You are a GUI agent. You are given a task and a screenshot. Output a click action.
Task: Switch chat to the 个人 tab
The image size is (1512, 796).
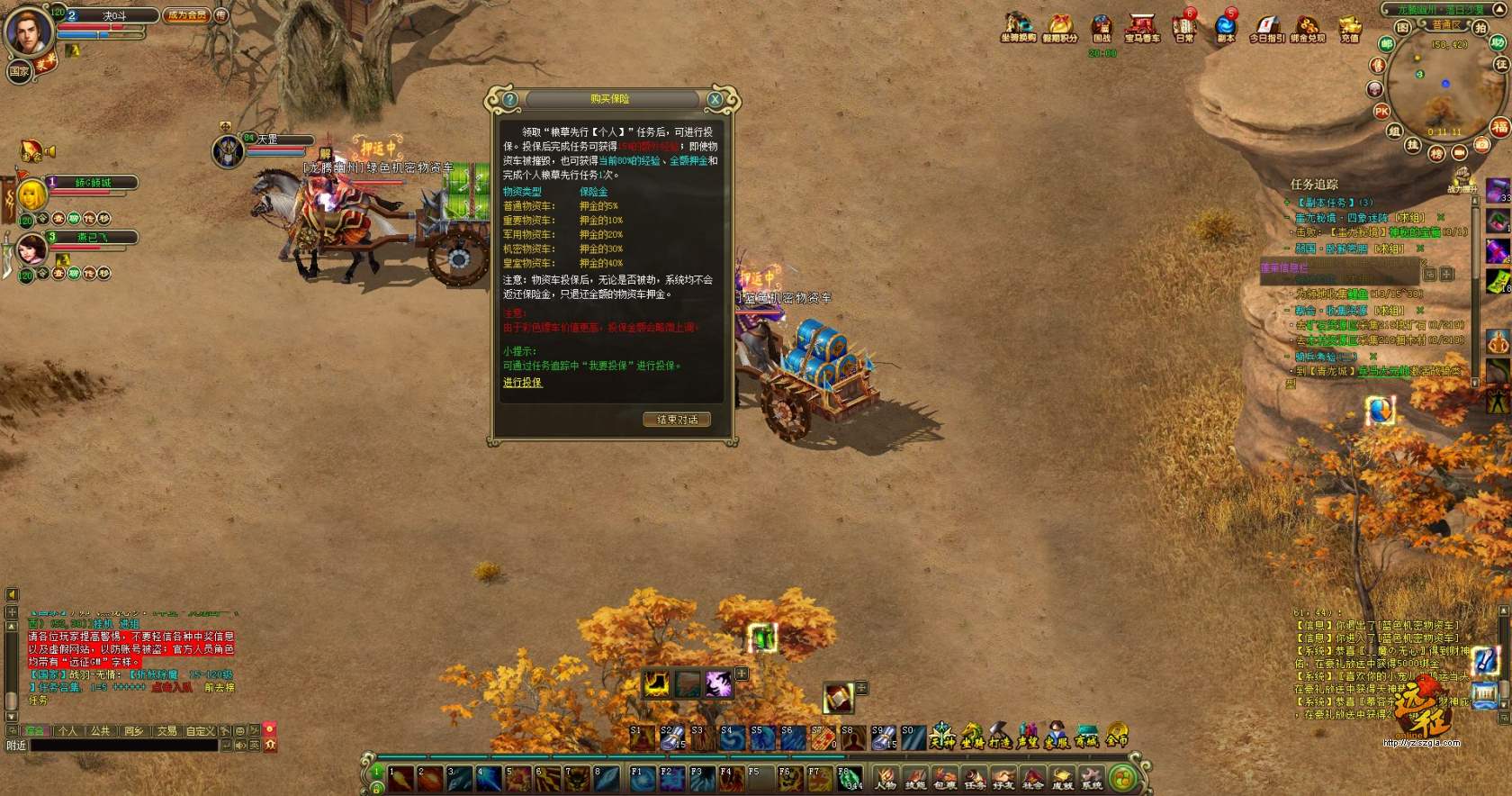[x=67, y=731]
